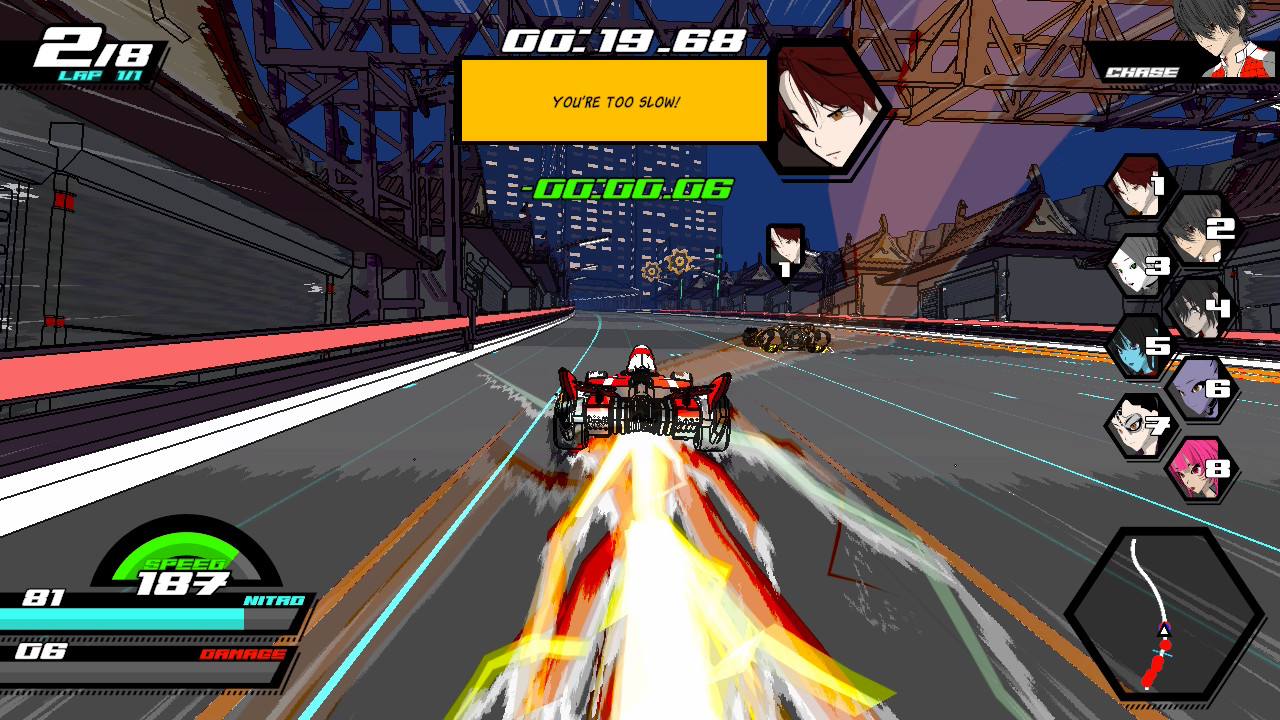1280x720 pixels.
Task: Select the blue-haired racer in fifth place
Action: pyautogui.click(x=1138, y=346)
